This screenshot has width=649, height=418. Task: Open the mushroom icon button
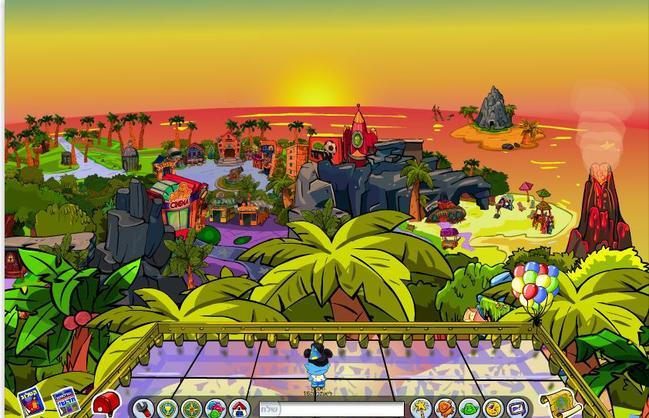click(215, 408)
